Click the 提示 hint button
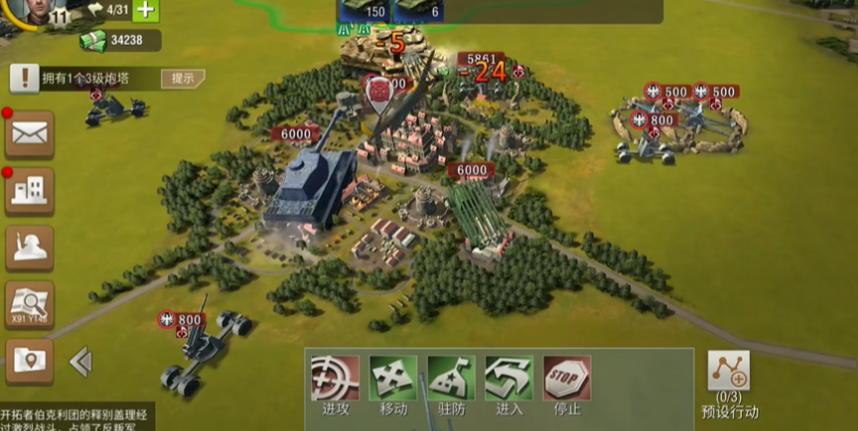858x431 pixels. (183, 78)
